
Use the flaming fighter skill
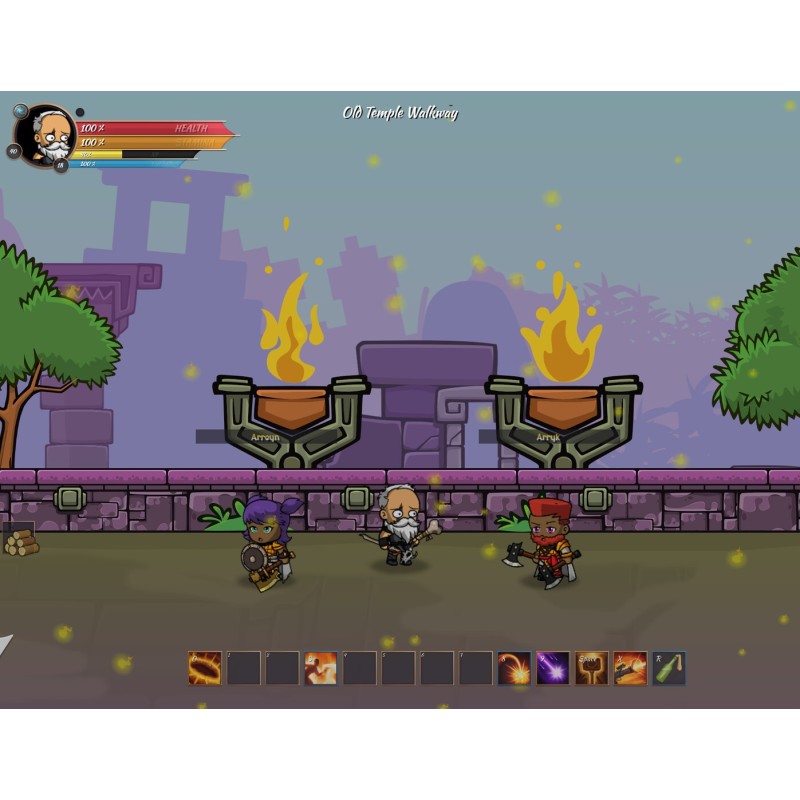321,668
